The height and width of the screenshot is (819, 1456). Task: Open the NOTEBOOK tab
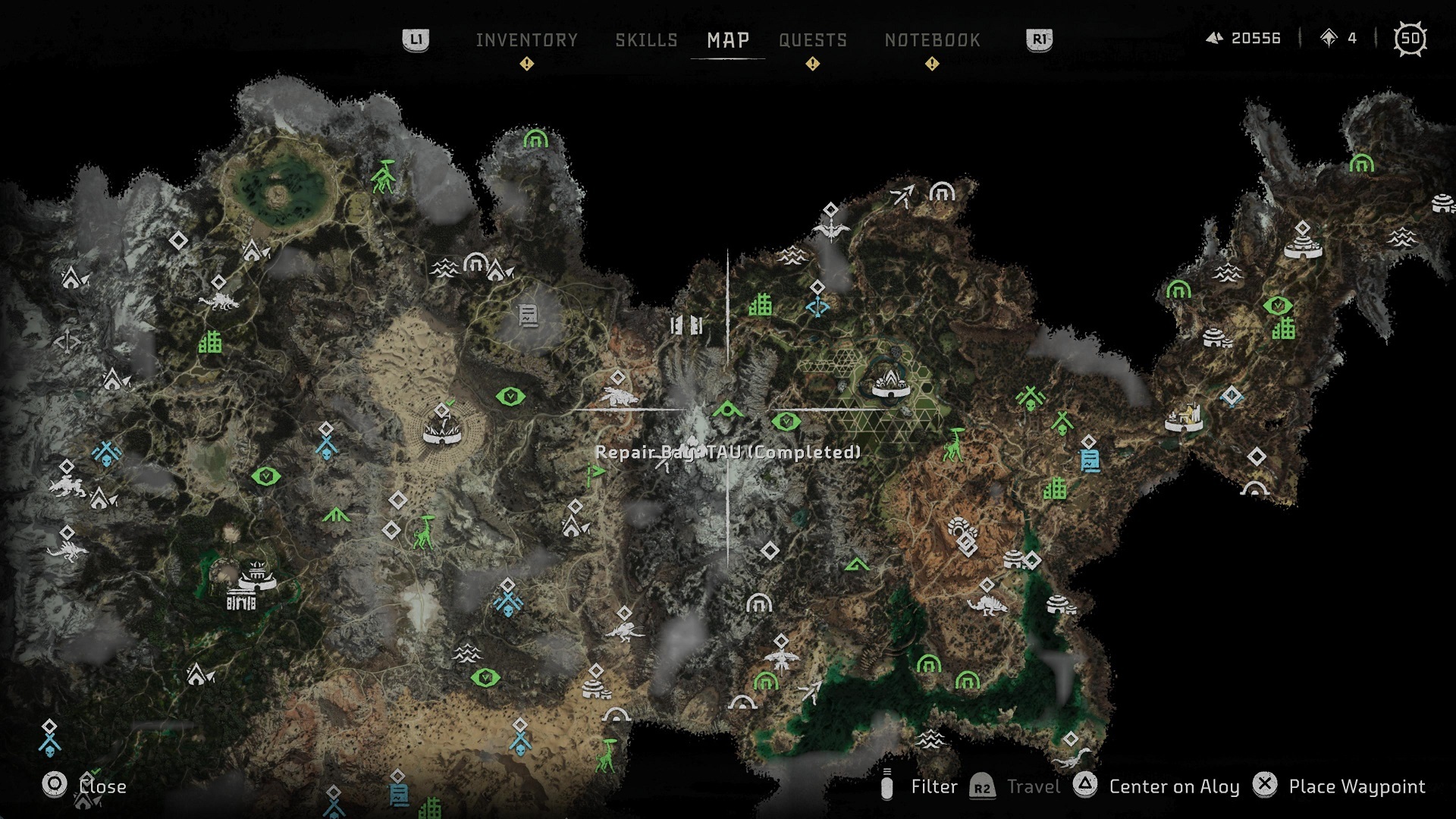tap(931, 39)
